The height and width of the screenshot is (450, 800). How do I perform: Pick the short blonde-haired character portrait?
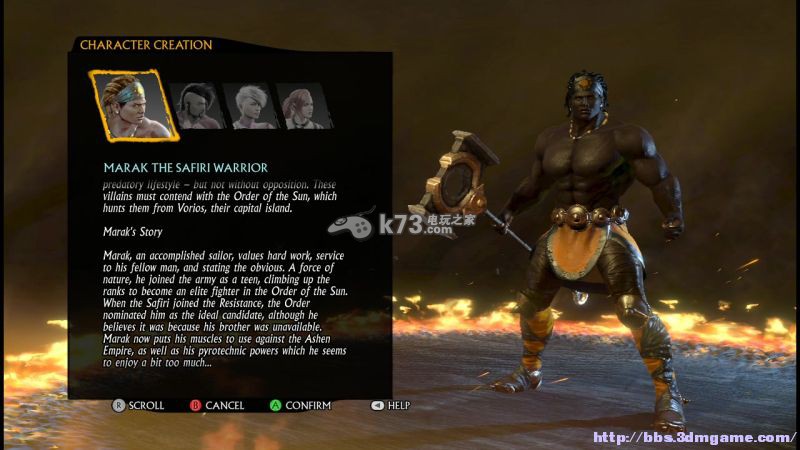click(248, 105)
